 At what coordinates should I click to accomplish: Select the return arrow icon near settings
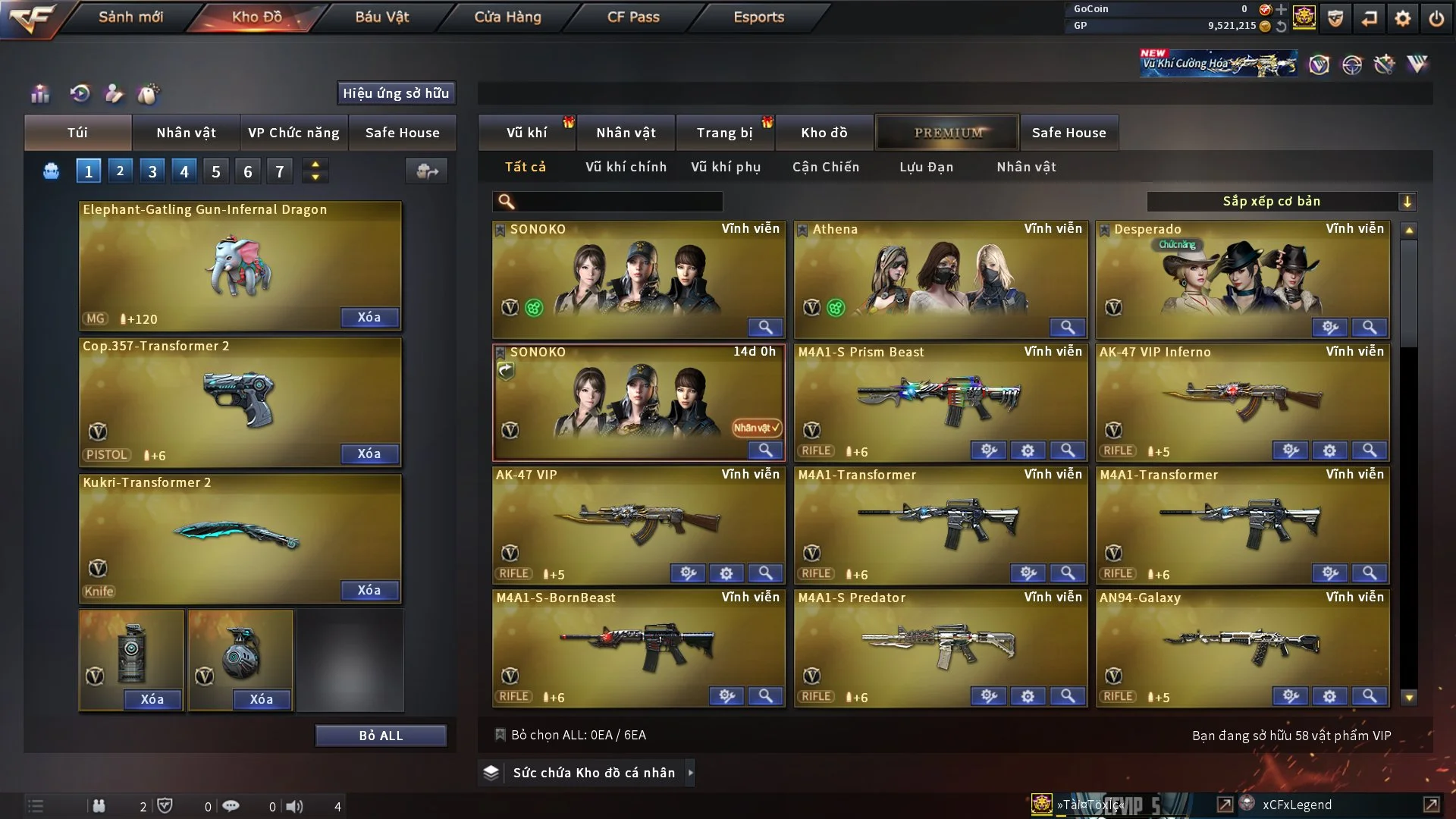tap(1370, 17)
